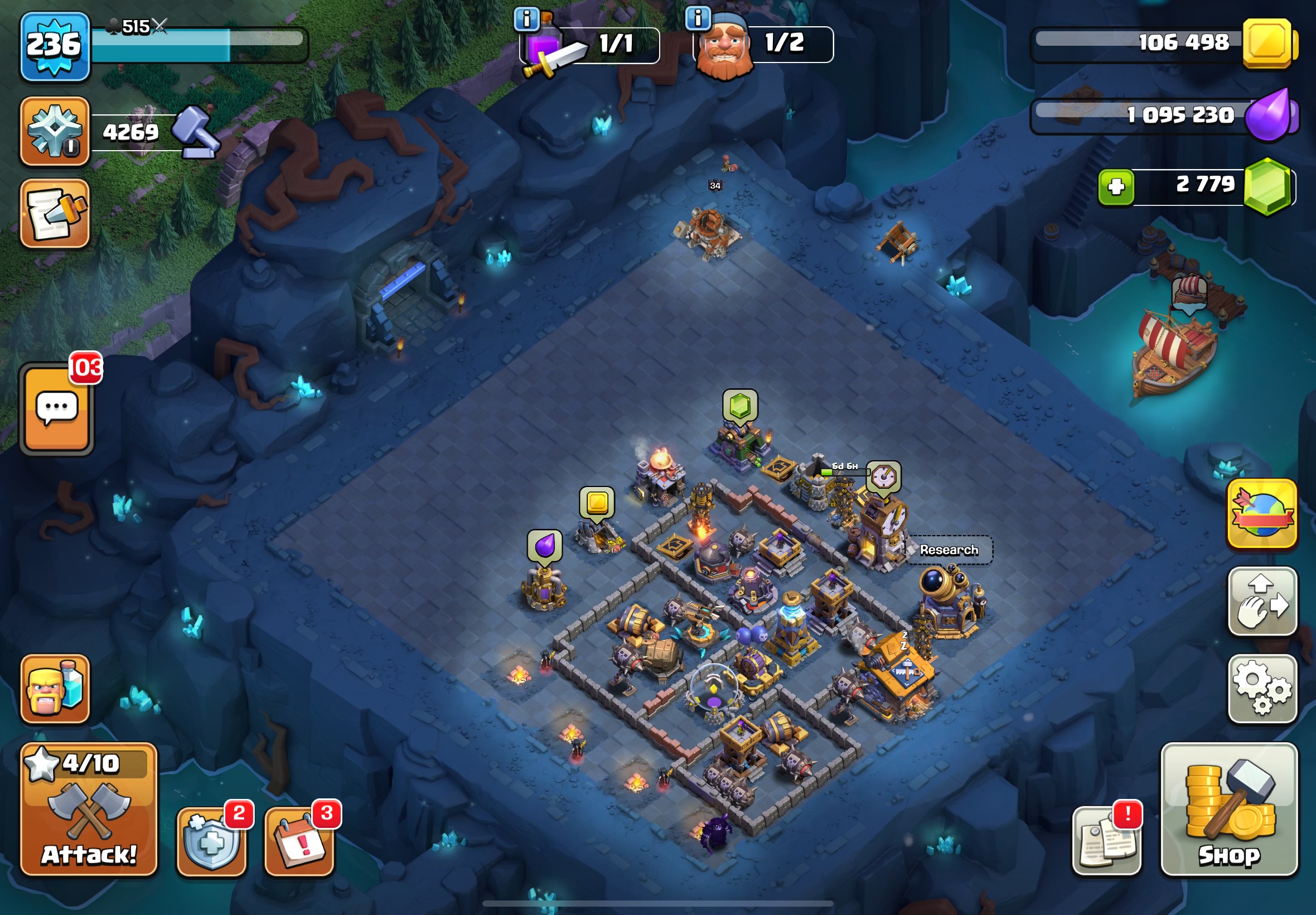Open the experience level 236 badge

[x=55, y=46]
